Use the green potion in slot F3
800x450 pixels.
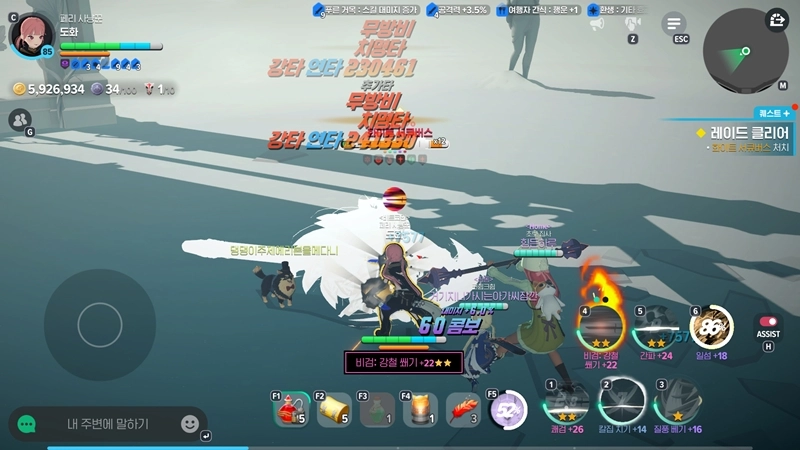pos(378,409)
